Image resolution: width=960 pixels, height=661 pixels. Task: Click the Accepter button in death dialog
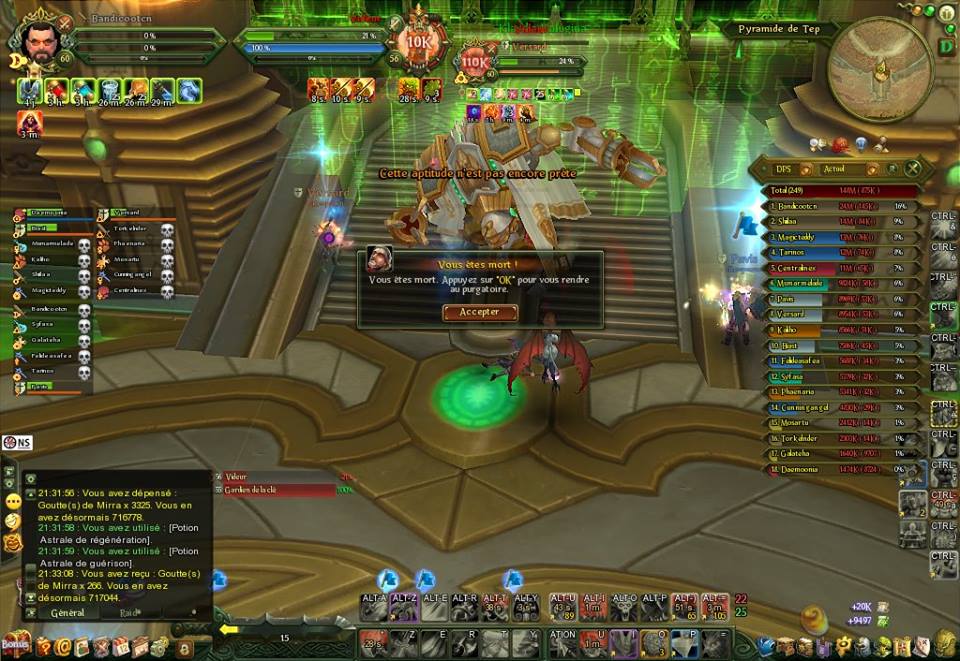point(480,312)
